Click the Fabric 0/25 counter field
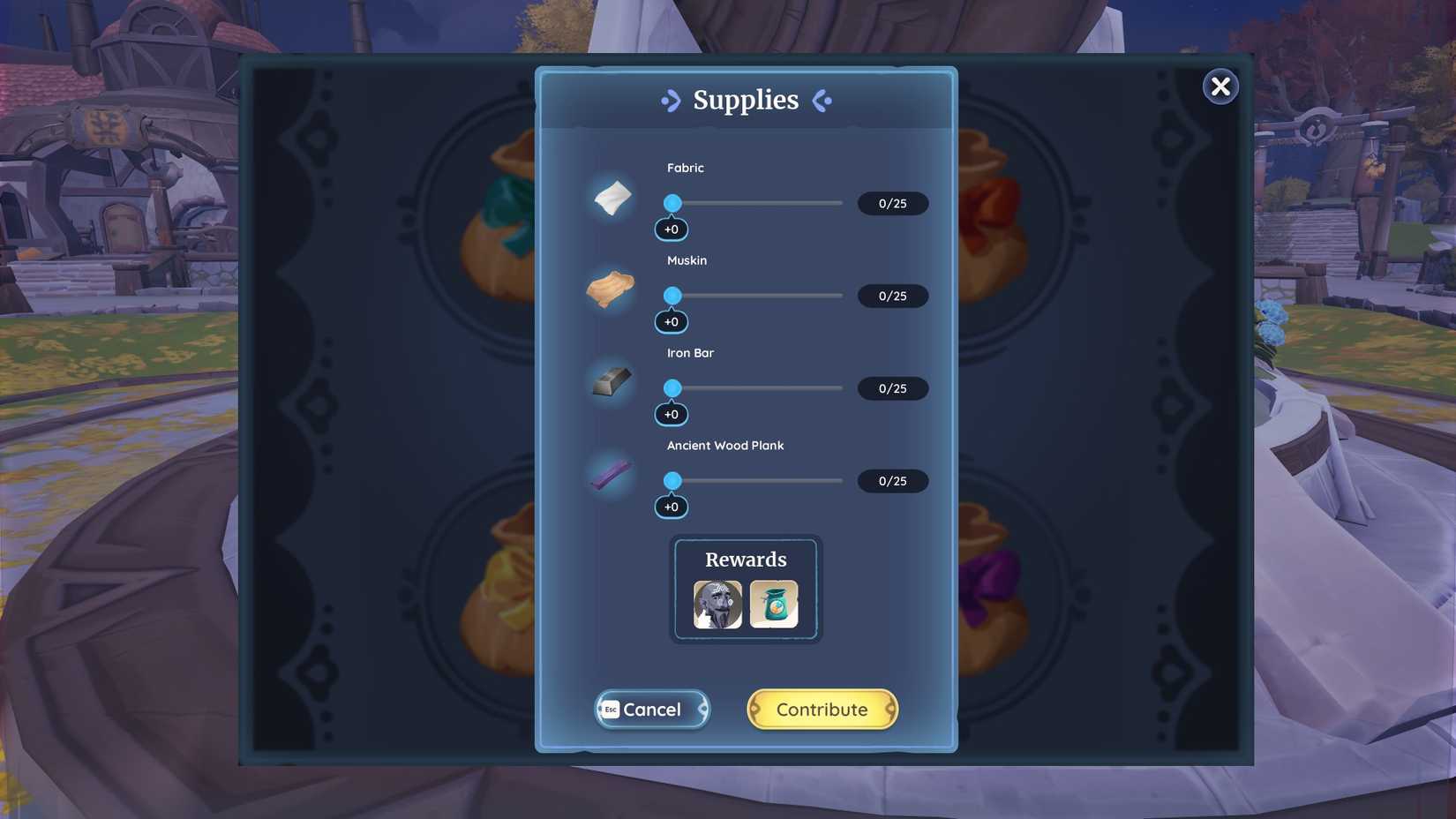Image resolution: width=1456 pixels, height=819 pixels. tap(892, 203)
